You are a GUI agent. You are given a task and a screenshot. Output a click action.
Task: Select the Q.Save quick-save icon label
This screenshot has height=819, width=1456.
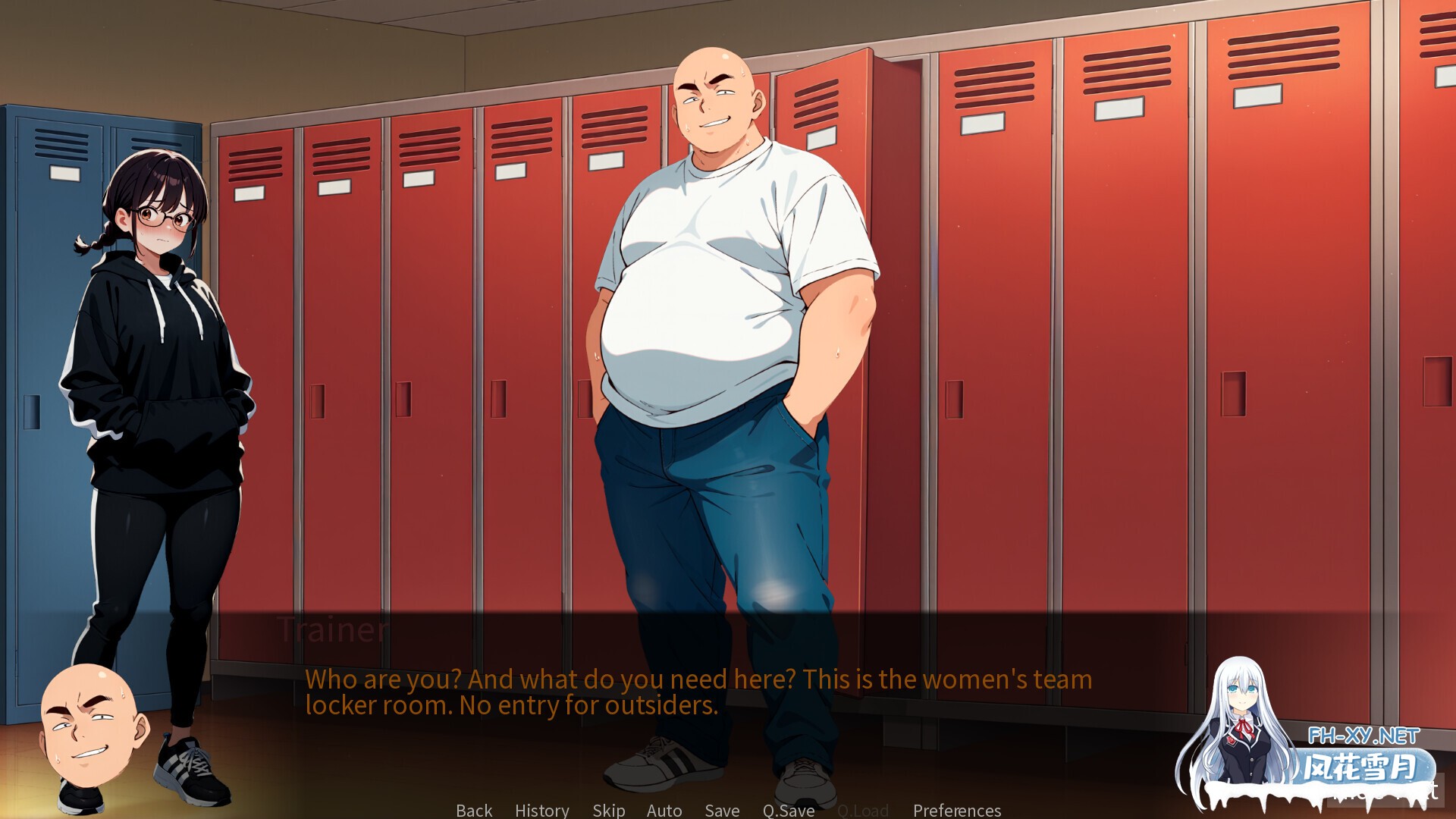(x=787, y=810)
